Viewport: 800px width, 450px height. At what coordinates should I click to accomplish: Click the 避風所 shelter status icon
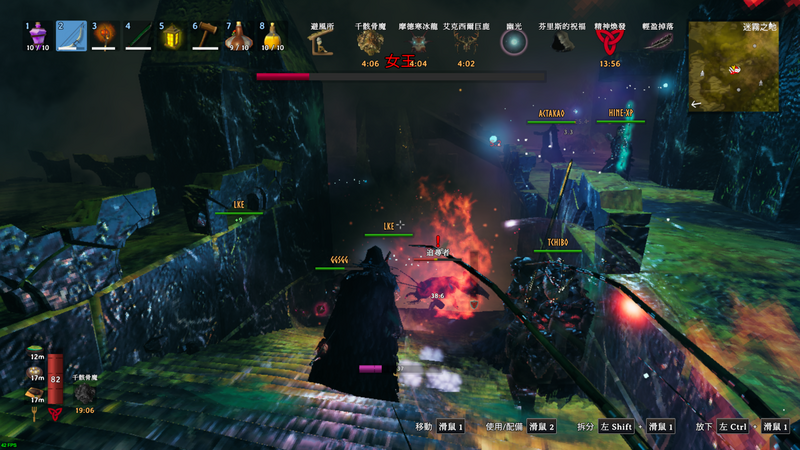[321, 42]
